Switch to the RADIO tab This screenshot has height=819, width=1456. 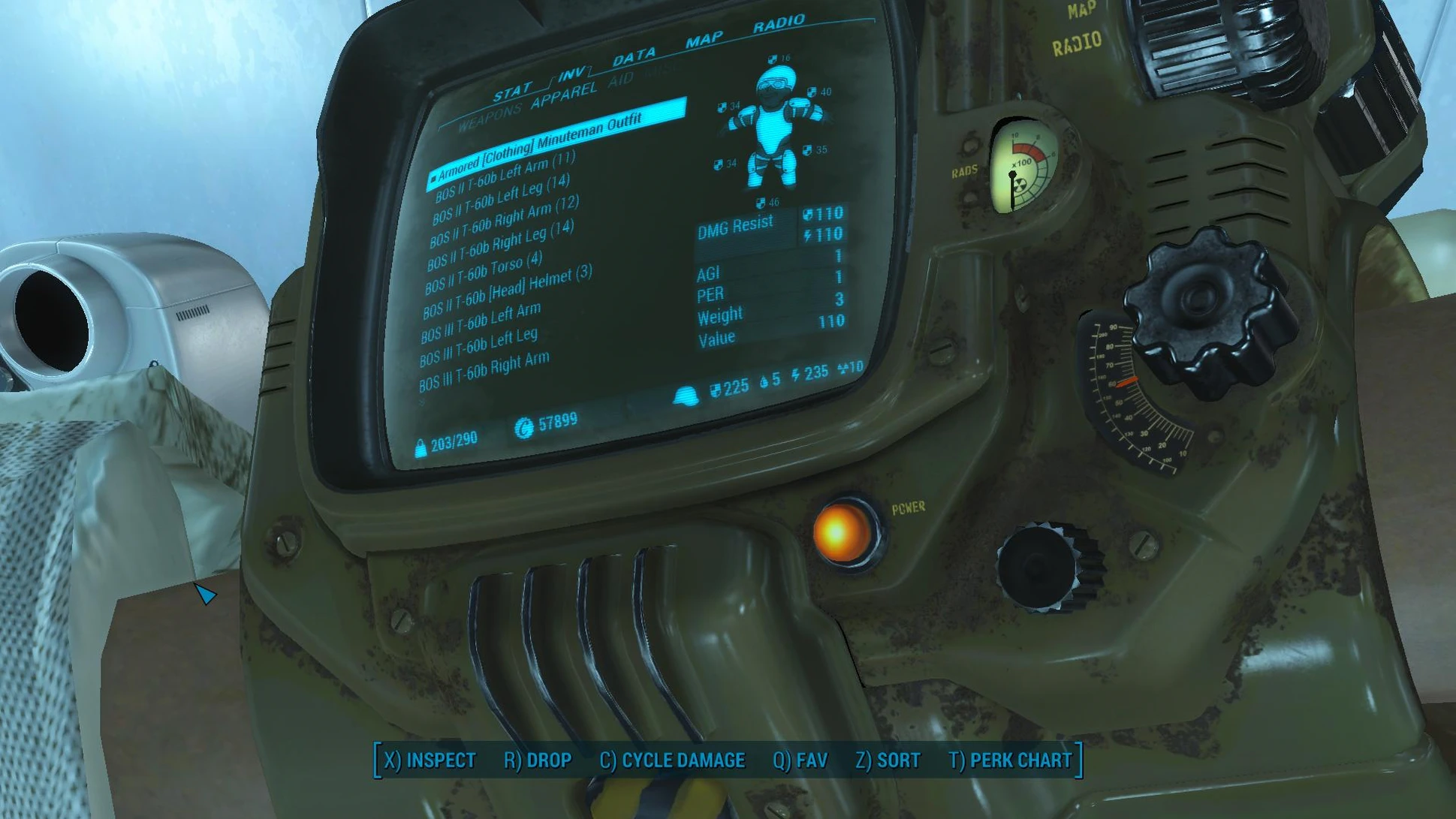tap(778, 24)
